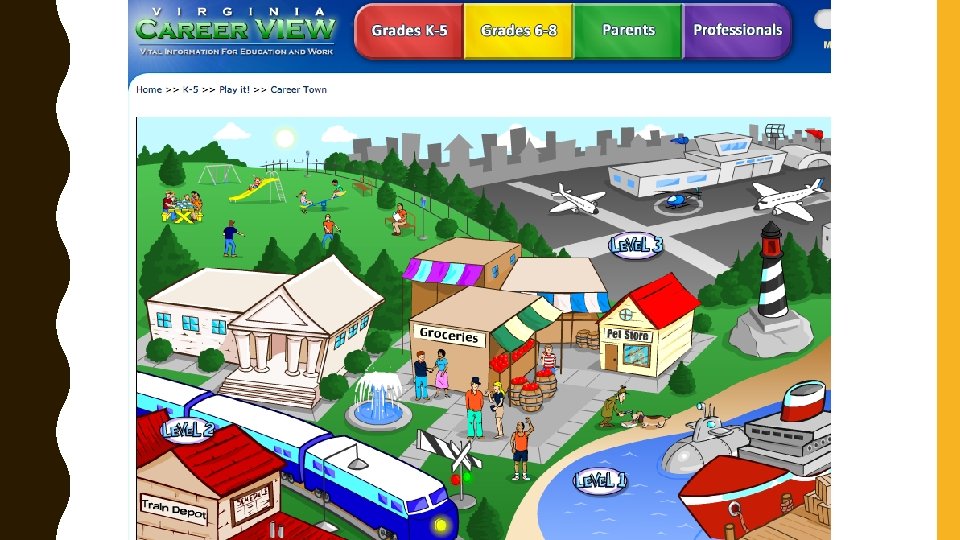Switch to the Grades 6-8 tab

519,31
